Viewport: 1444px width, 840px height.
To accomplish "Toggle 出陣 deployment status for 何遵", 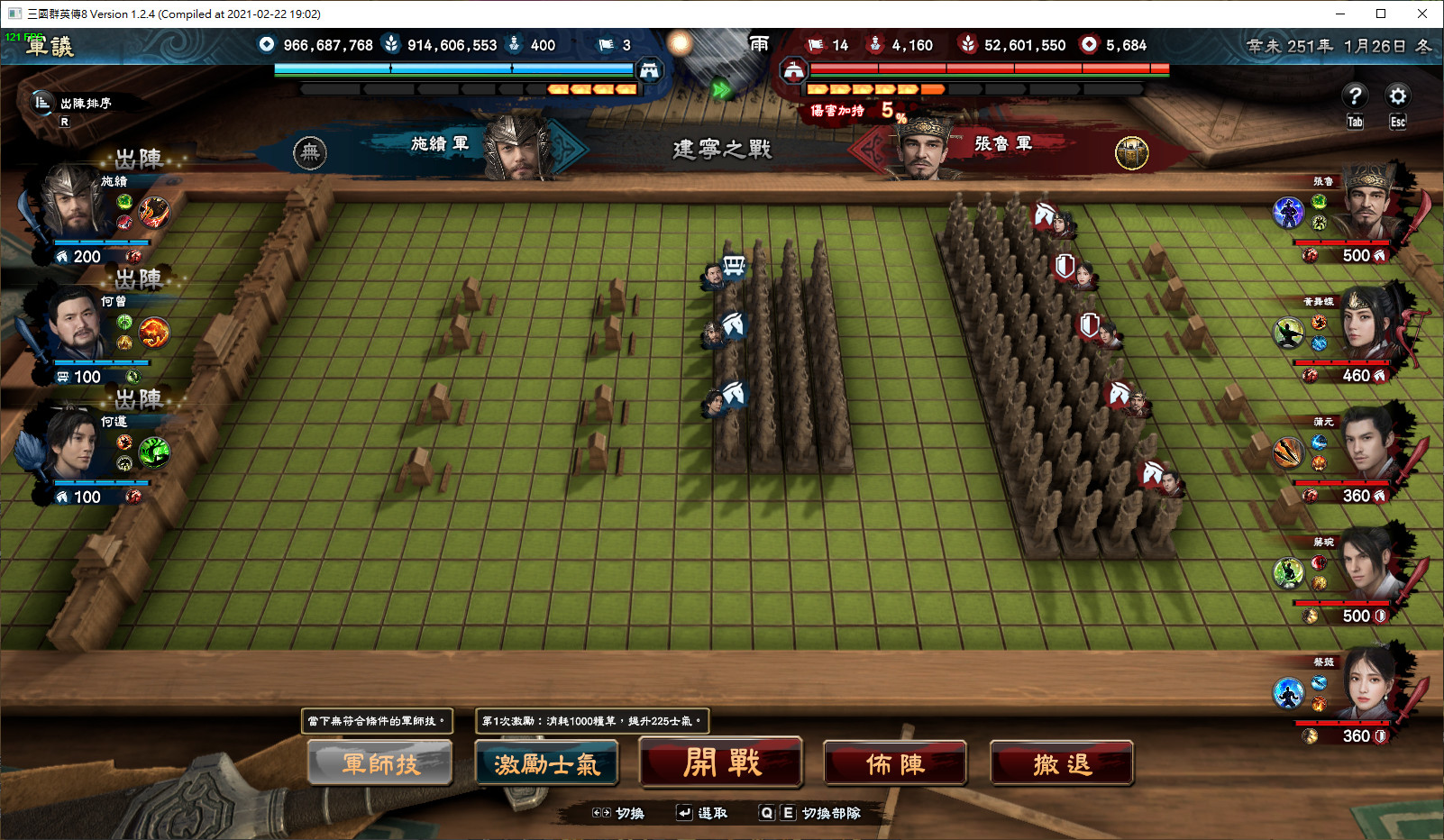I will (142, 400).
